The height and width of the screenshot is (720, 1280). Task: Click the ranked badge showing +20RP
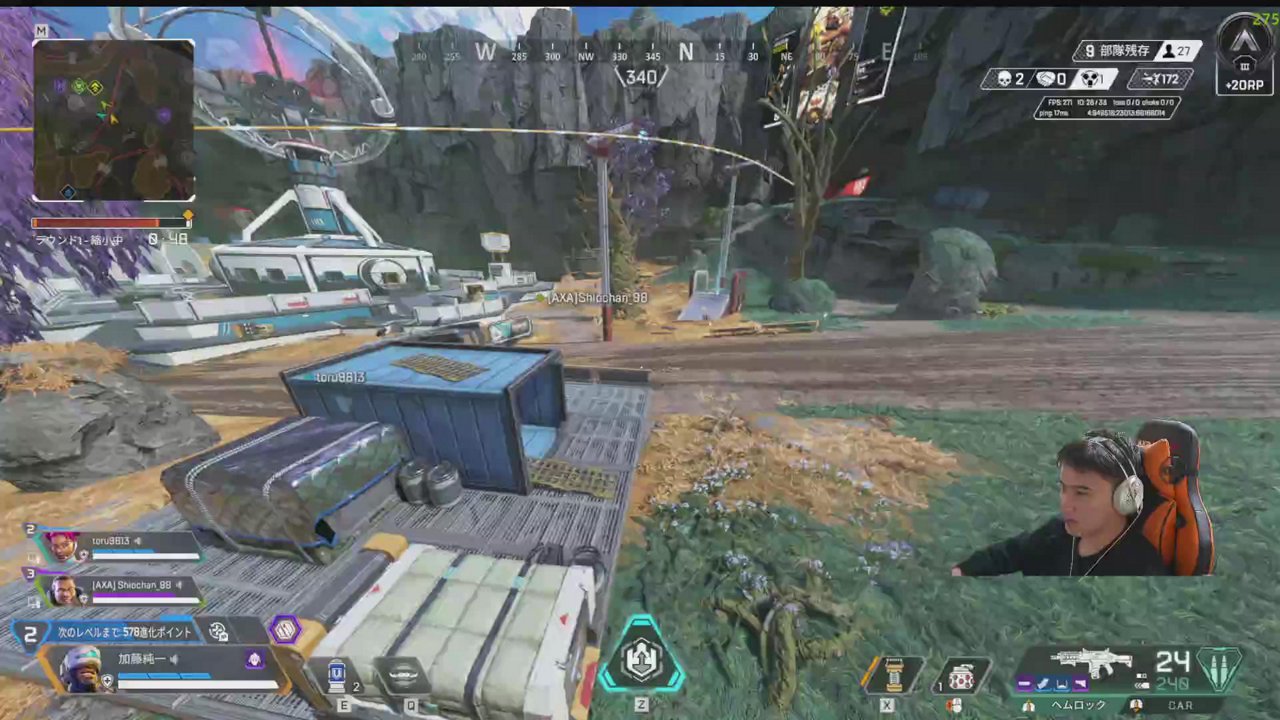point(1244,56)
